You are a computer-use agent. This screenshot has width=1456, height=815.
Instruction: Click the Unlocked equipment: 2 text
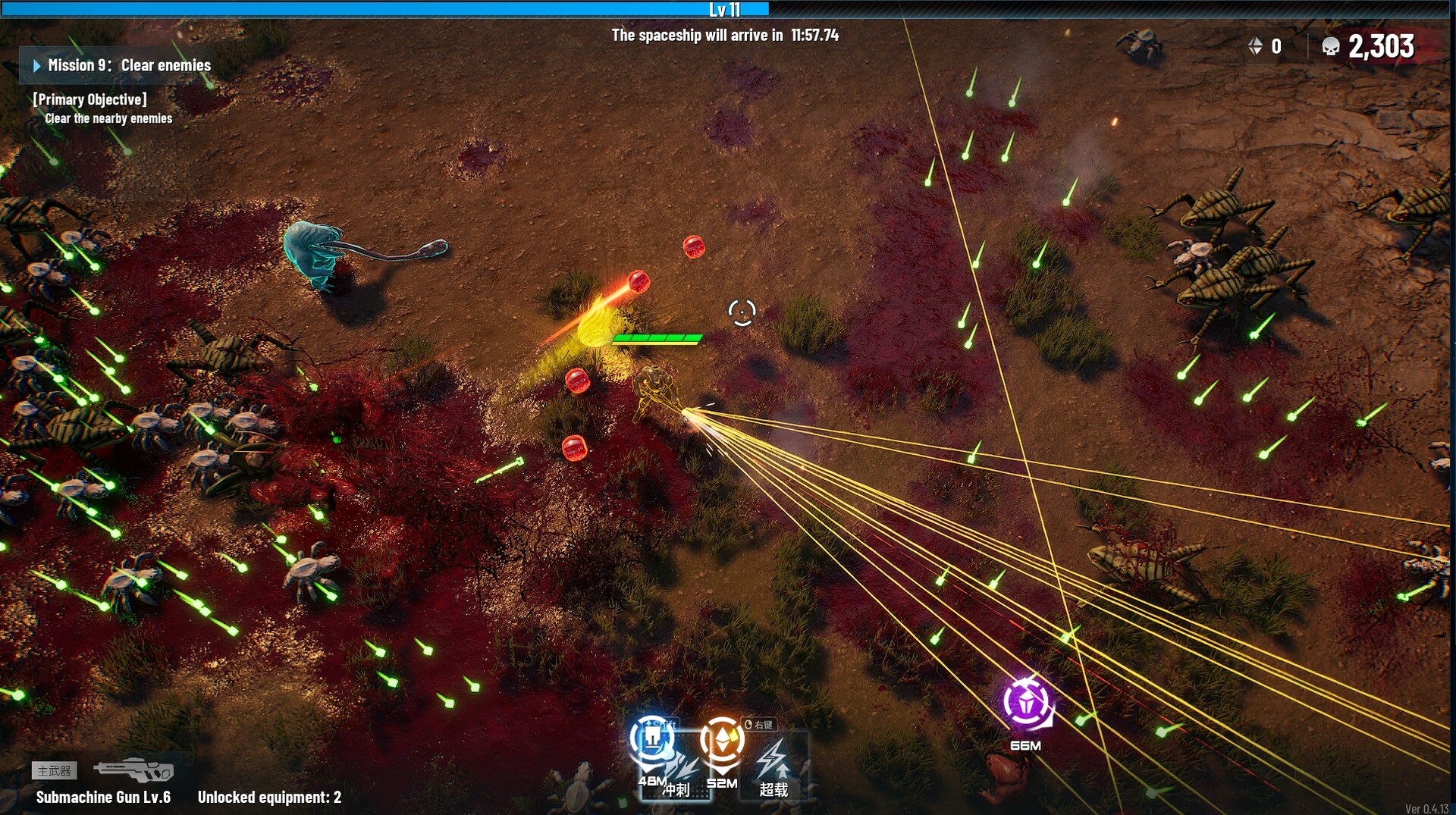tap(268, 798)
